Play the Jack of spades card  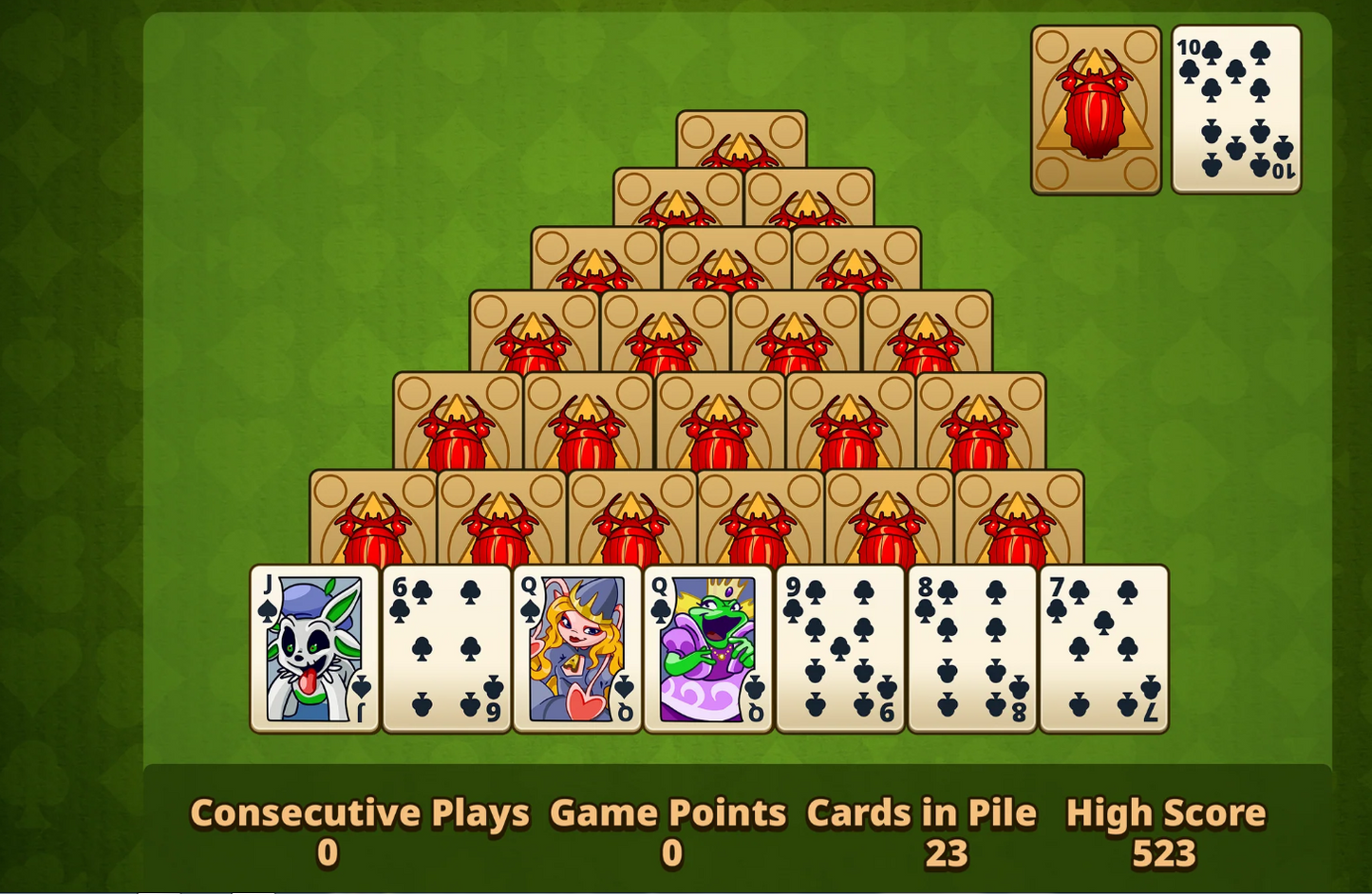pos(314,649)
